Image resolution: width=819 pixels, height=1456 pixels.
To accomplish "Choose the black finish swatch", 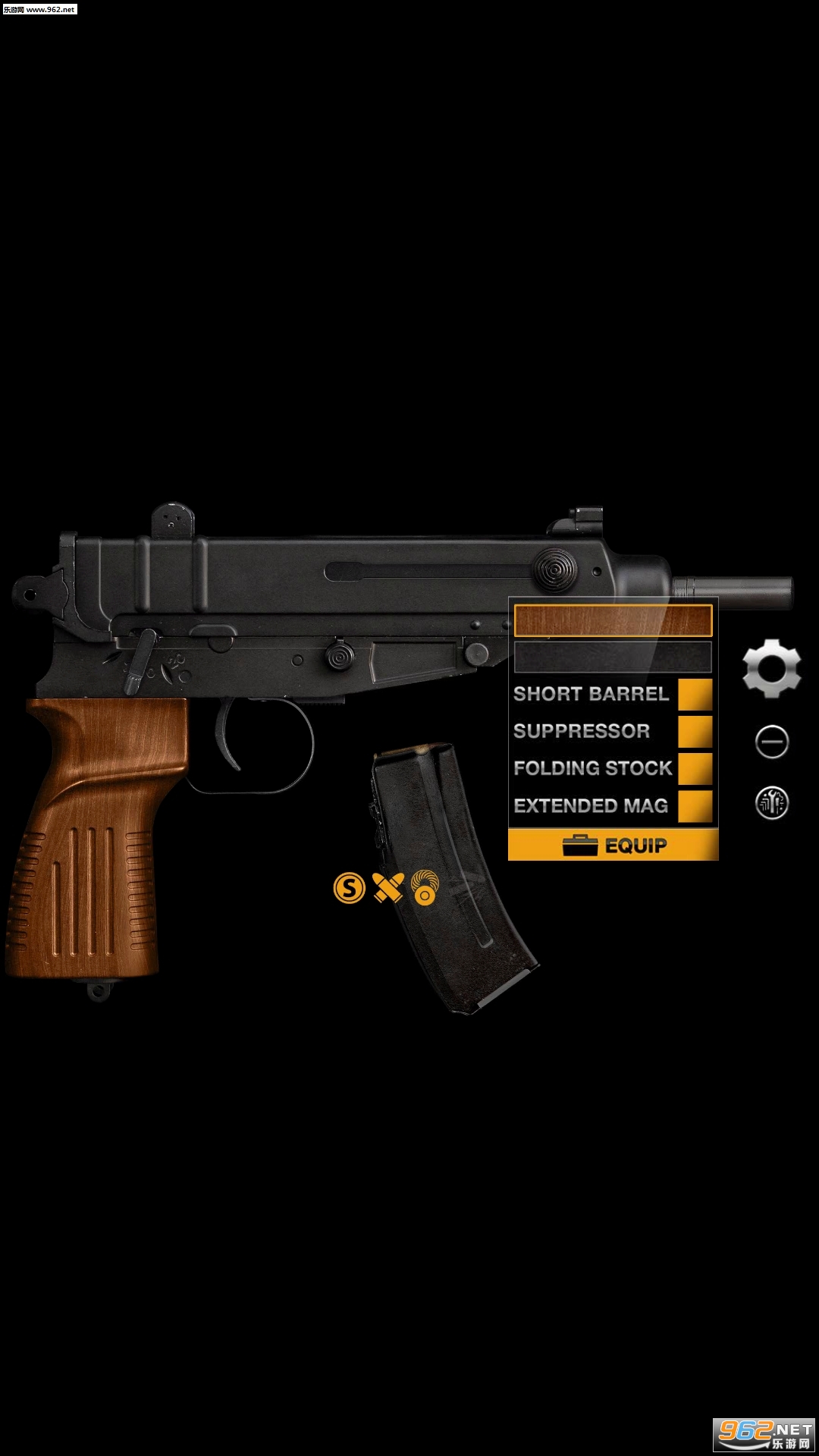I will tap(613, 657).
